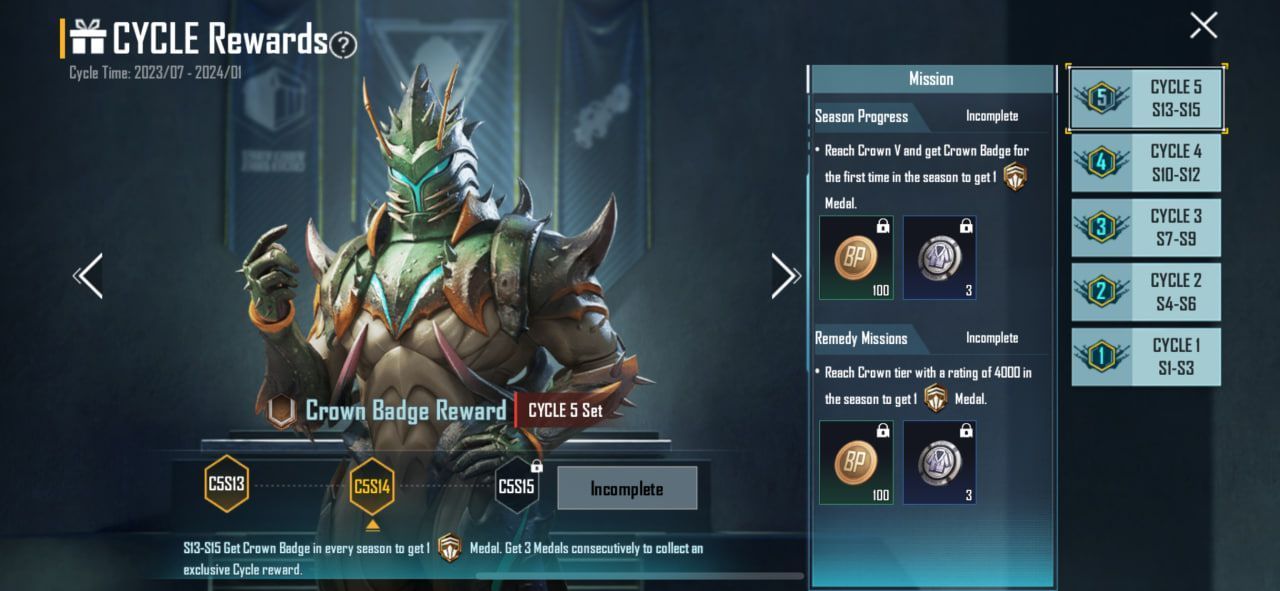The width and height of the screenshot is (1280, 591).
Task: Click the Incomplete reward button
Action: [626, 489]
